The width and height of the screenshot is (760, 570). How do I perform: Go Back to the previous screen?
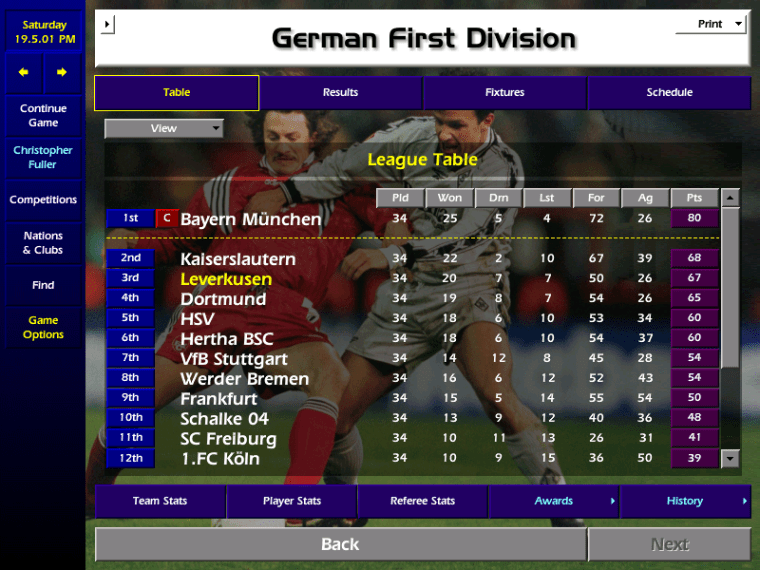coord(340,544)
